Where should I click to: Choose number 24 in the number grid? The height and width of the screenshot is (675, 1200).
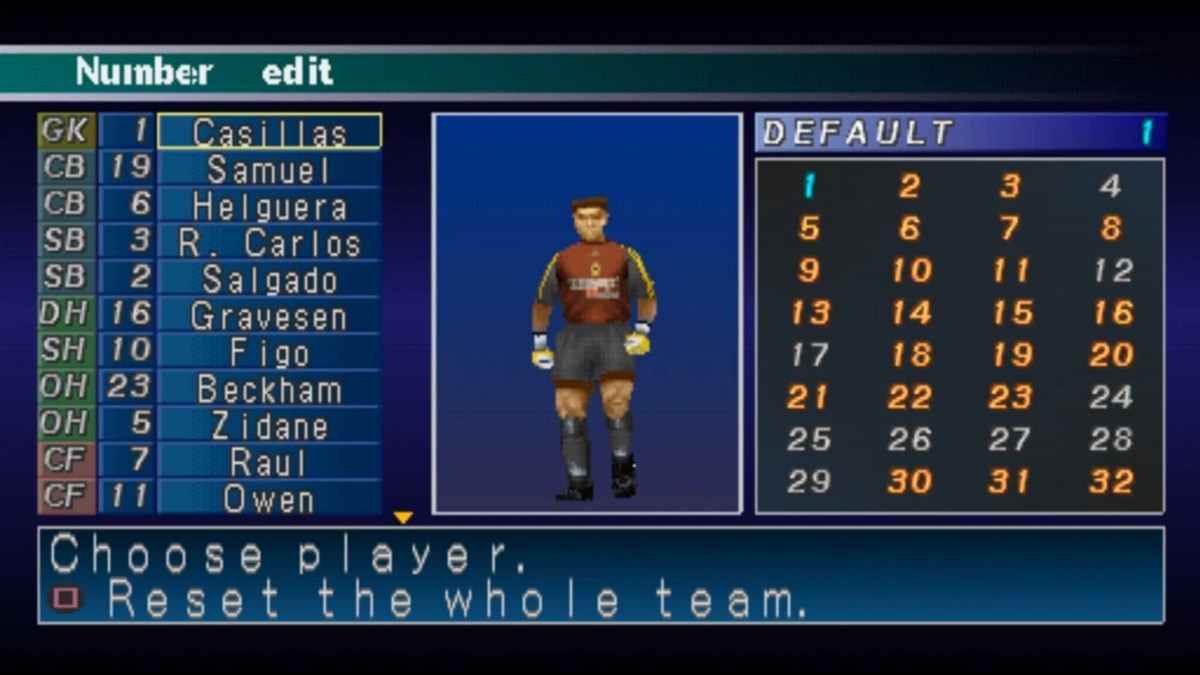point(1112,397)
